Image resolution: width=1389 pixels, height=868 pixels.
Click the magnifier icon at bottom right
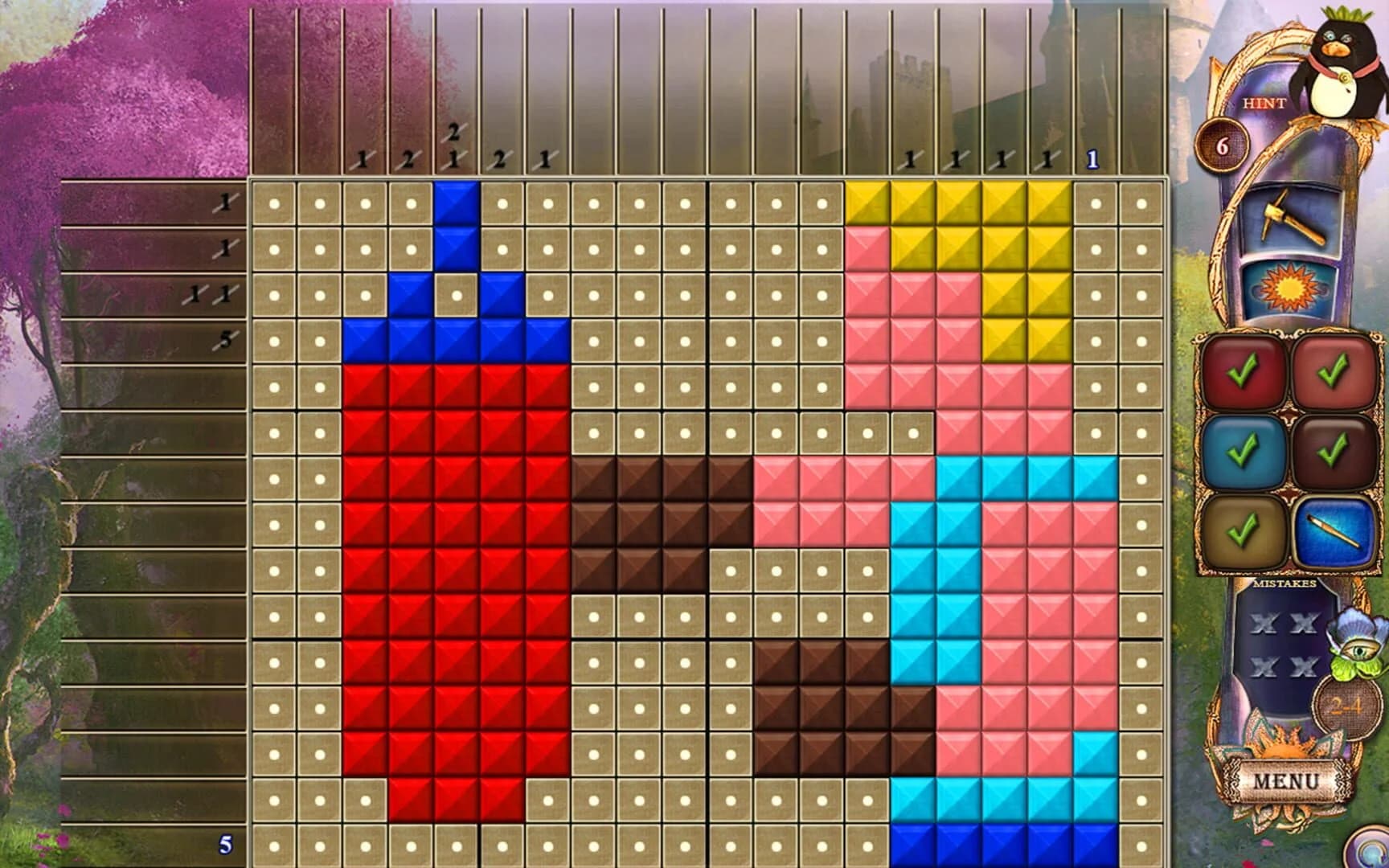pyautogui.click(x=1371, y=854)
